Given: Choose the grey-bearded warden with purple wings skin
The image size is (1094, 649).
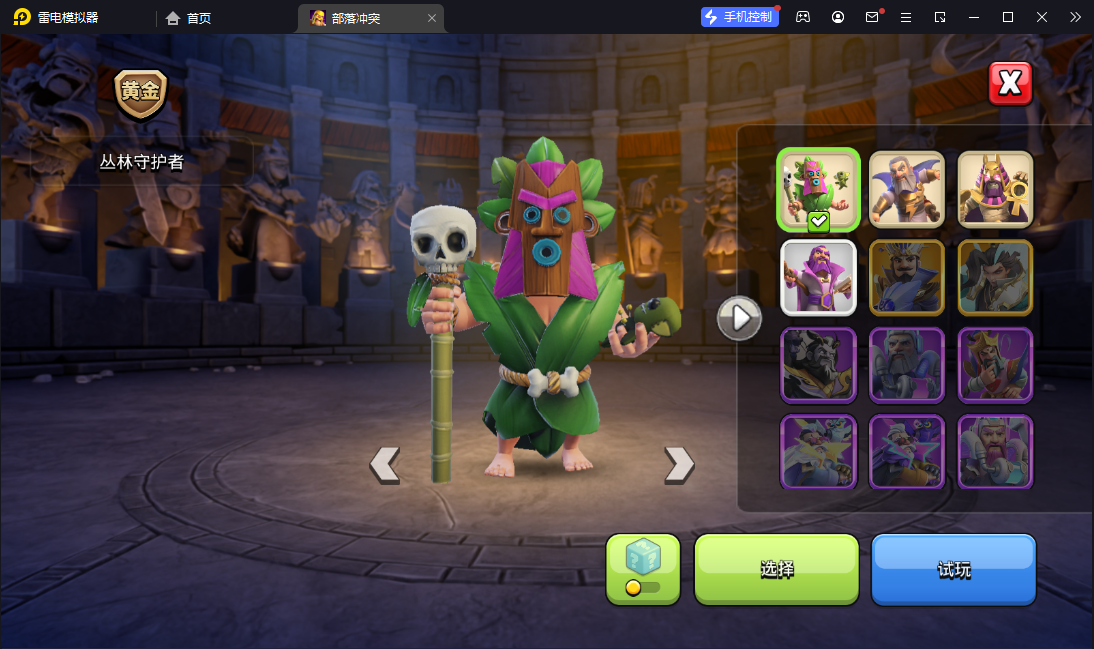Looking at the screenshot, I should coord(906,189).
